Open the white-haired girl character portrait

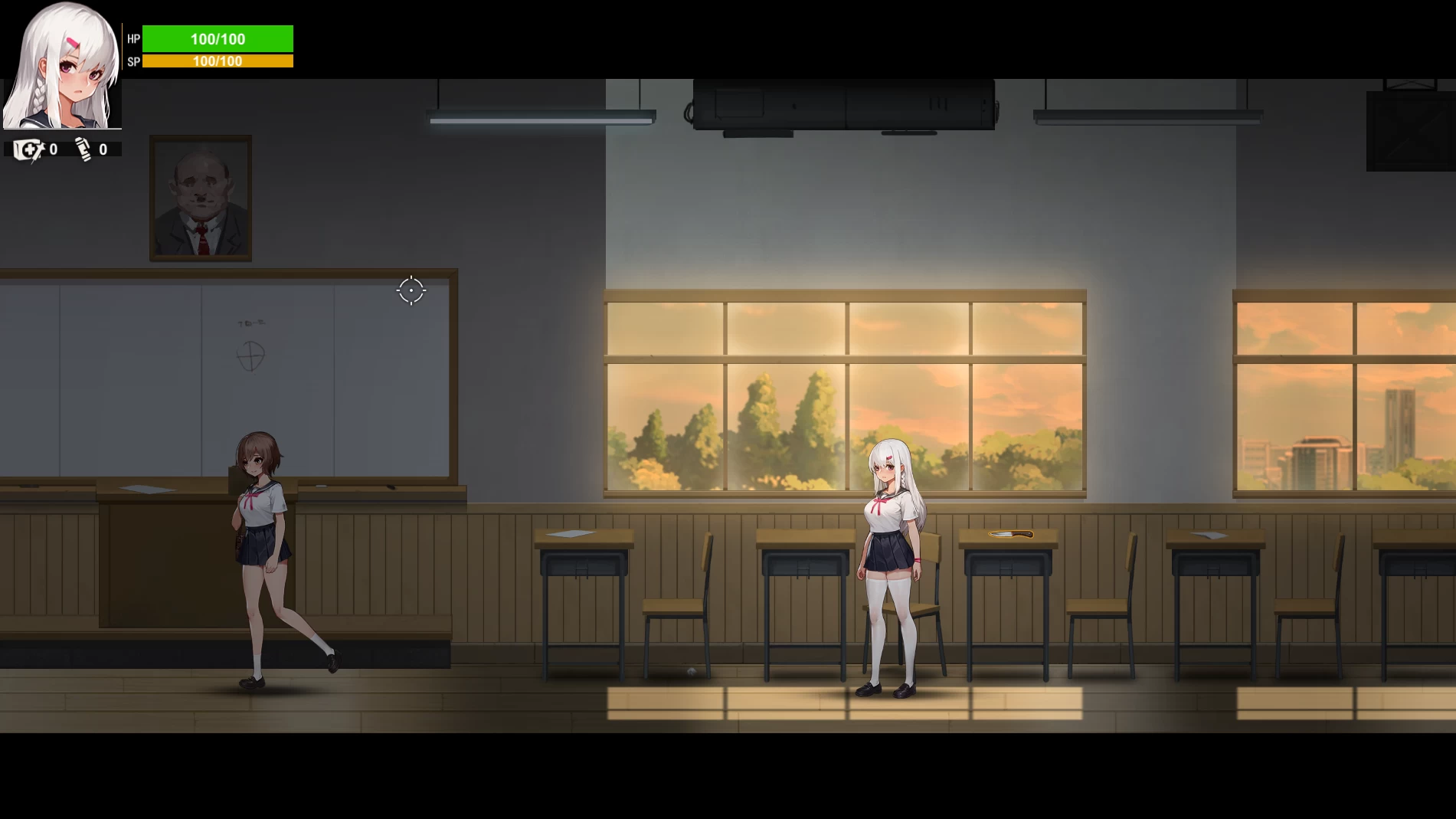click(61, 66)
